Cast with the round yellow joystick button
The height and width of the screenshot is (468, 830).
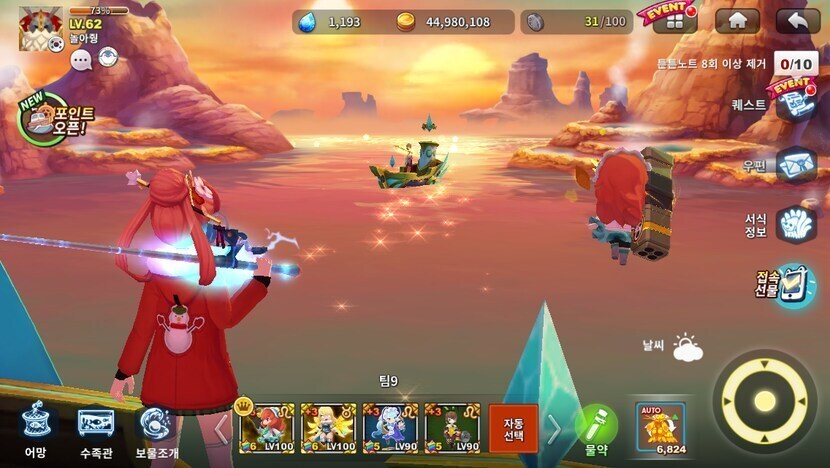[765, 401]
